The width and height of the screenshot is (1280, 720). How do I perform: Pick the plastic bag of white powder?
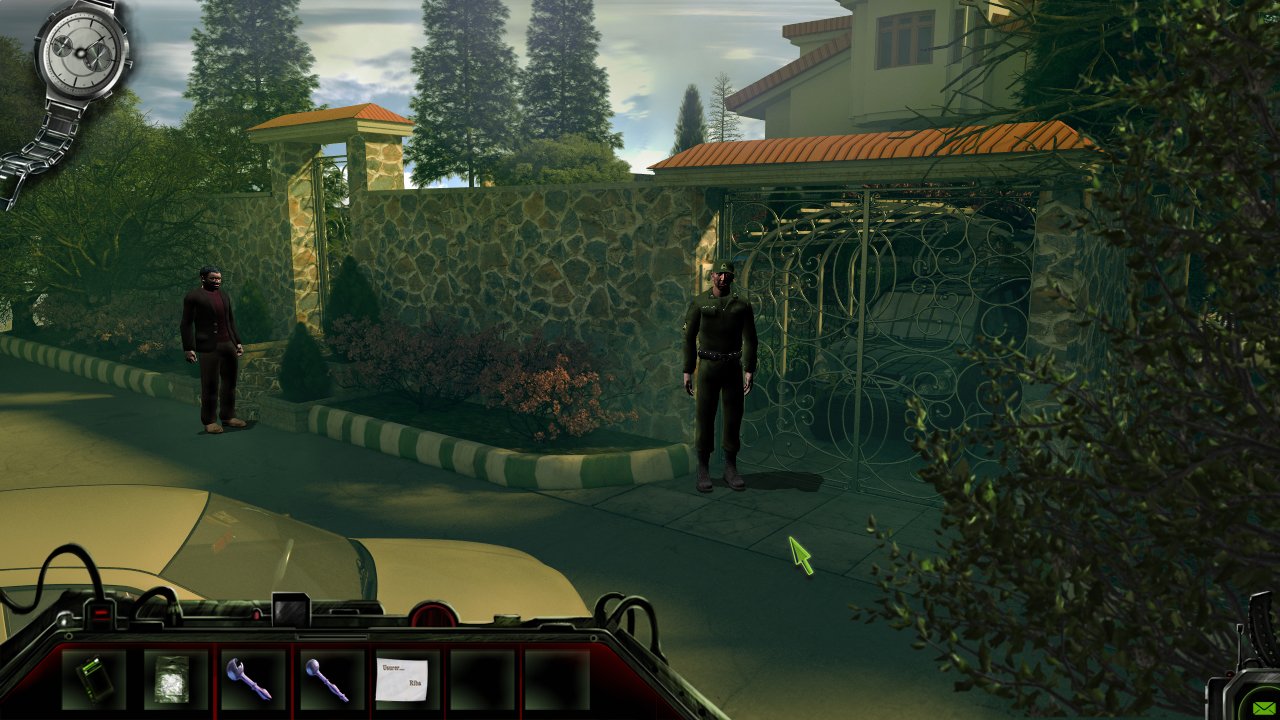point(169,679)
